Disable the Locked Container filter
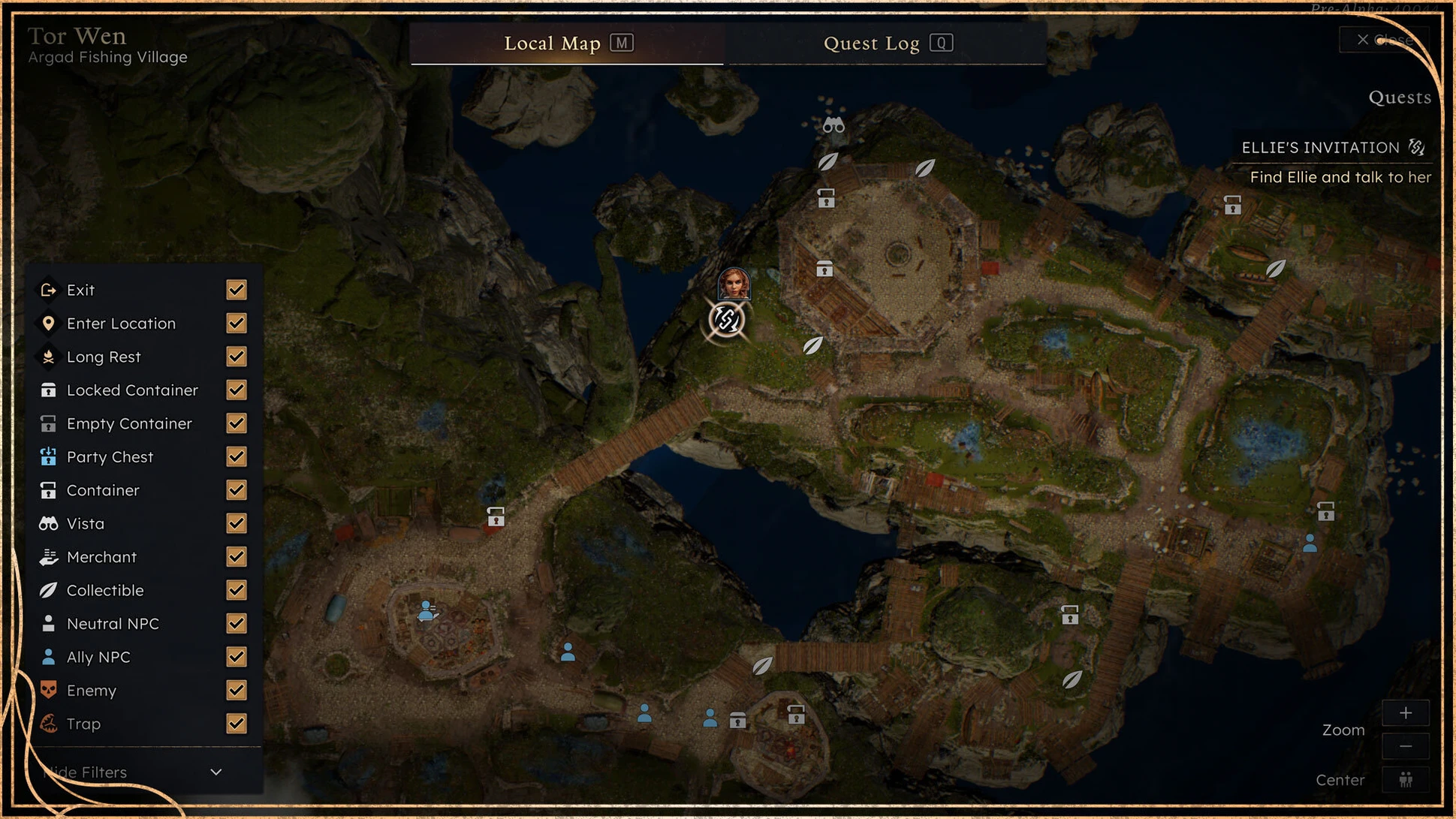This screenshot has height=819, width=1456. (x=237, y=390)
